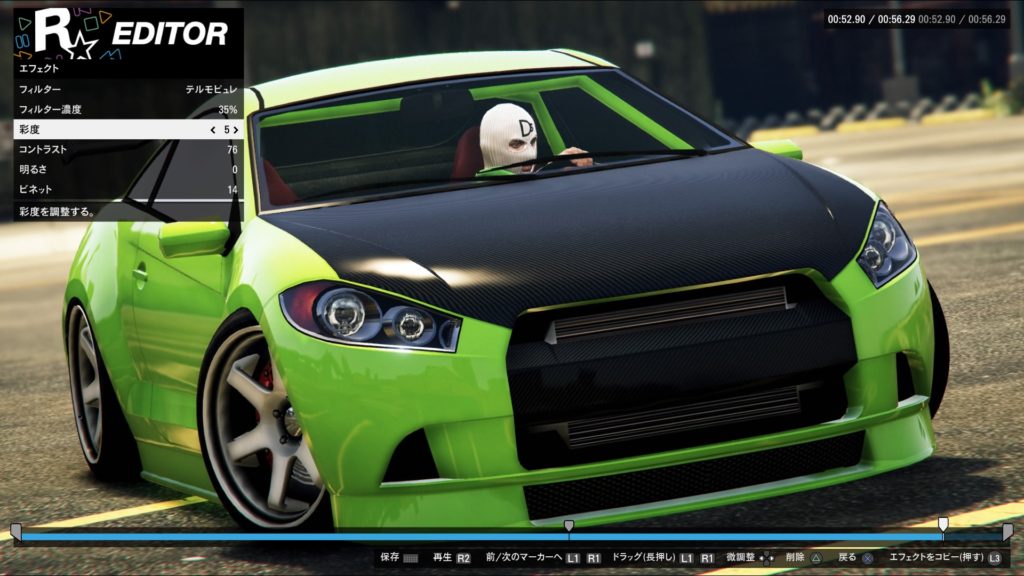Screen dimensions: 1024x576
Task: Select the ビネット vignette row
Action: [x=126, y=190]
